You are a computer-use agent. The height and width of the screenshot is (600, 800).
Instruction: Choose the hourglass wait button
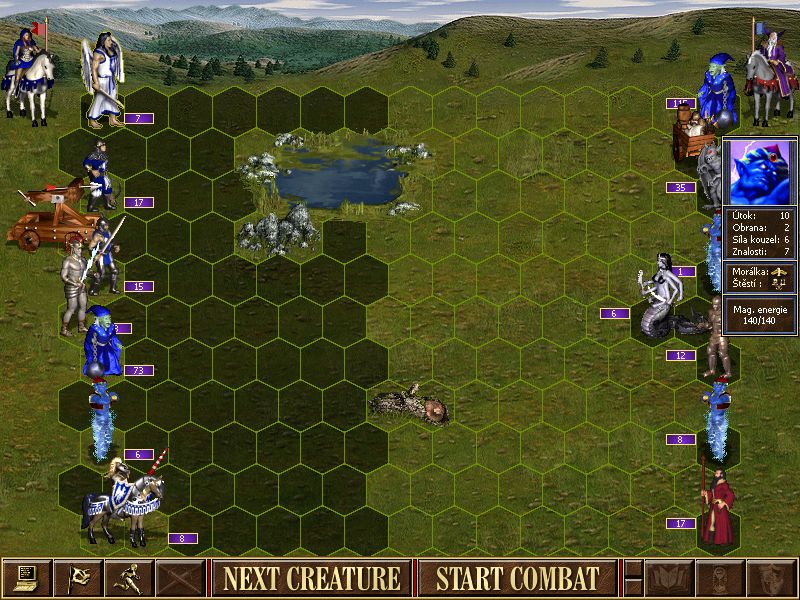[720, 577]
